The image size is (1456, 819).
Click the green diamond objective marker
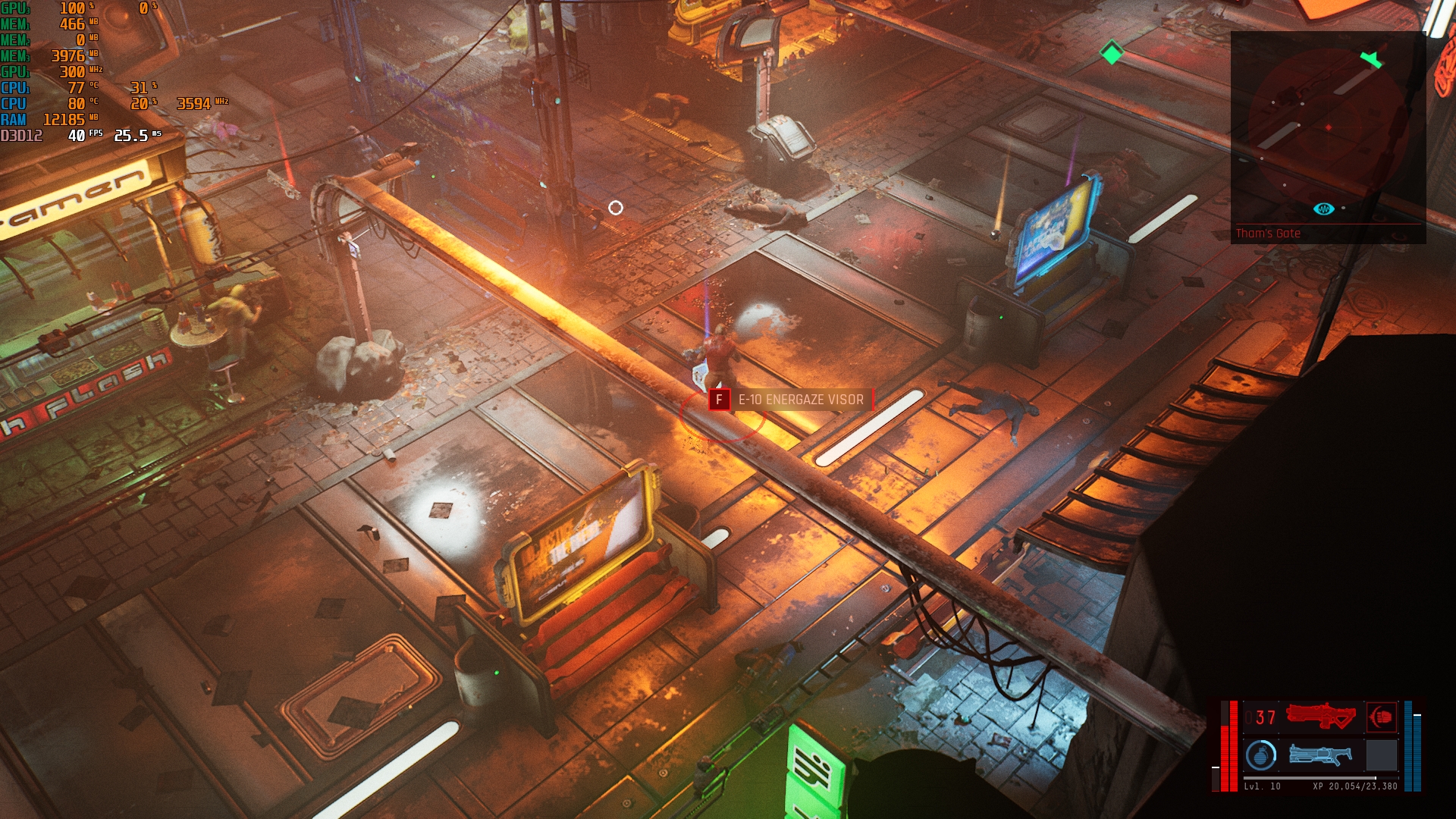[1112, 53]
